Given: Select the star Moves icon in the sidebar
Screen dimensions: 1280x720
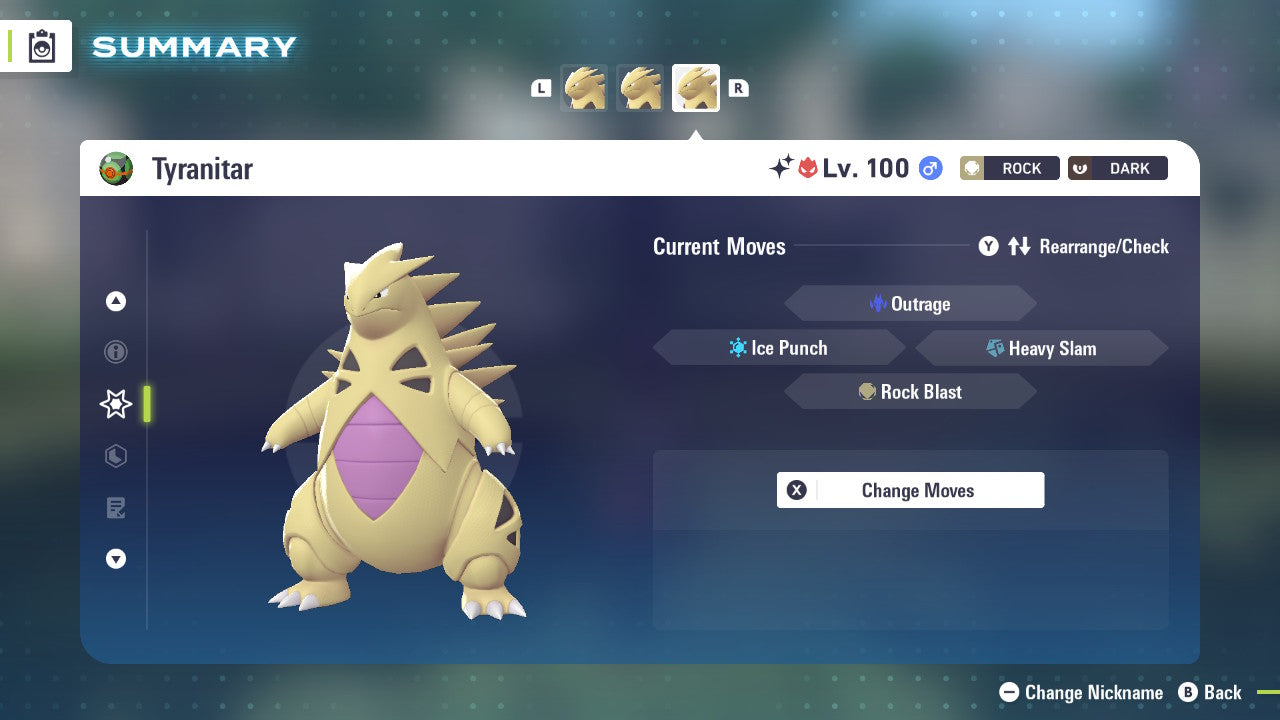Looking at the screenshot, I should 116,404.
